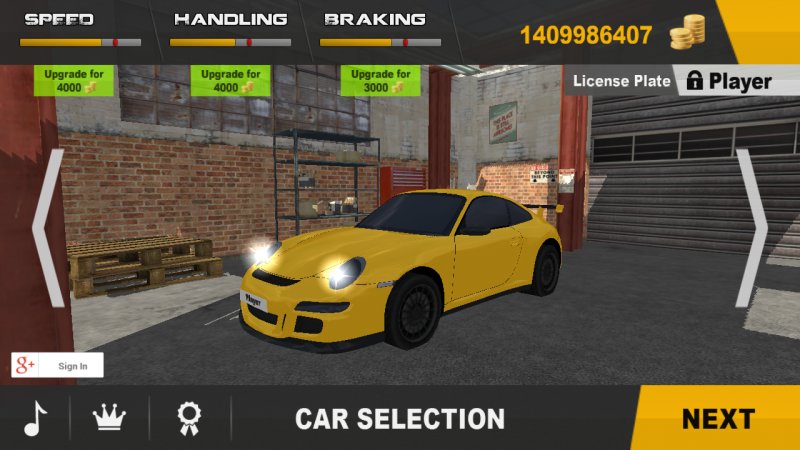Open leaderboards via the crown icon
The height and width of the screenshot is (450, 800).
108,417
